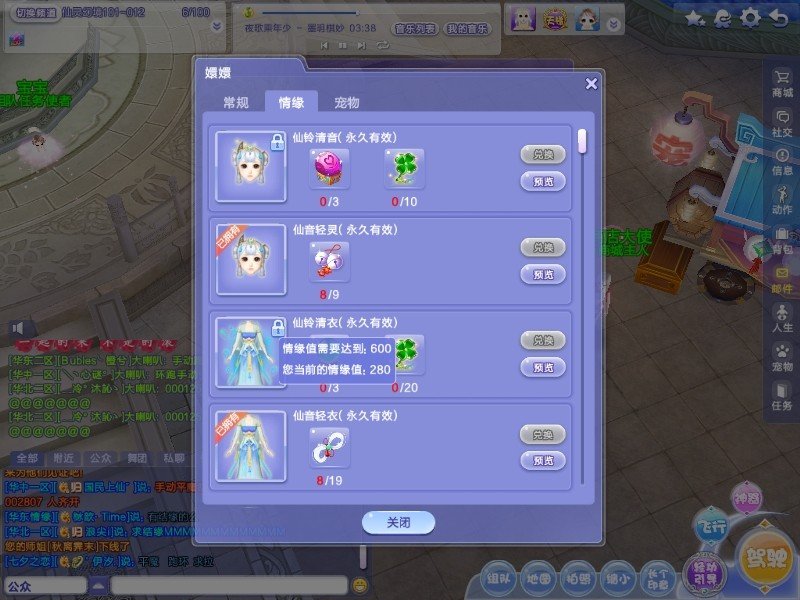Click the 组队 team button
The image size is (800, 600).
pyautogui.click(x=498, y=577)
